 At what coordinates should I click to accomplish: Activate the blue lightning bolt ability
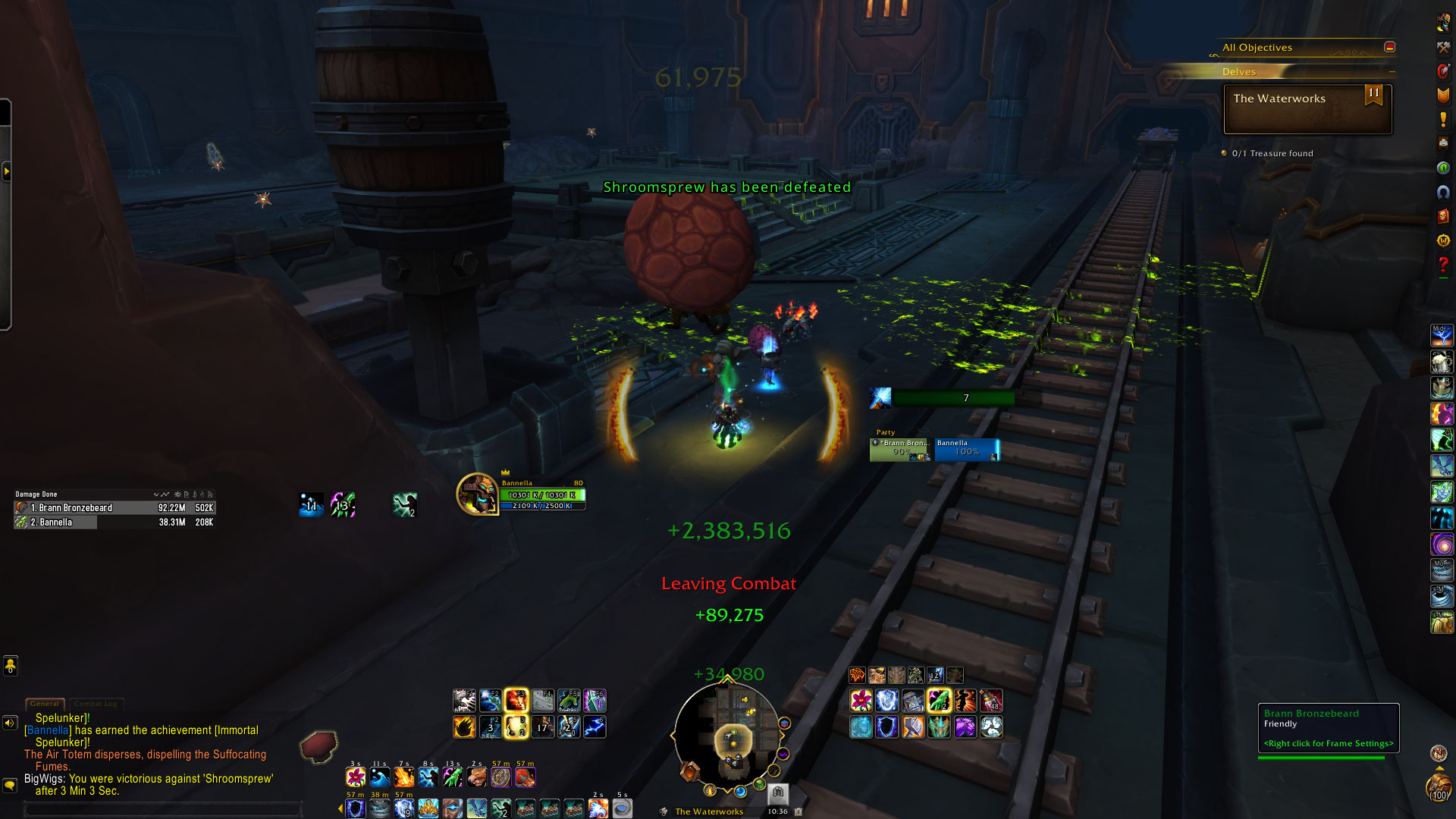coord(594,726)
